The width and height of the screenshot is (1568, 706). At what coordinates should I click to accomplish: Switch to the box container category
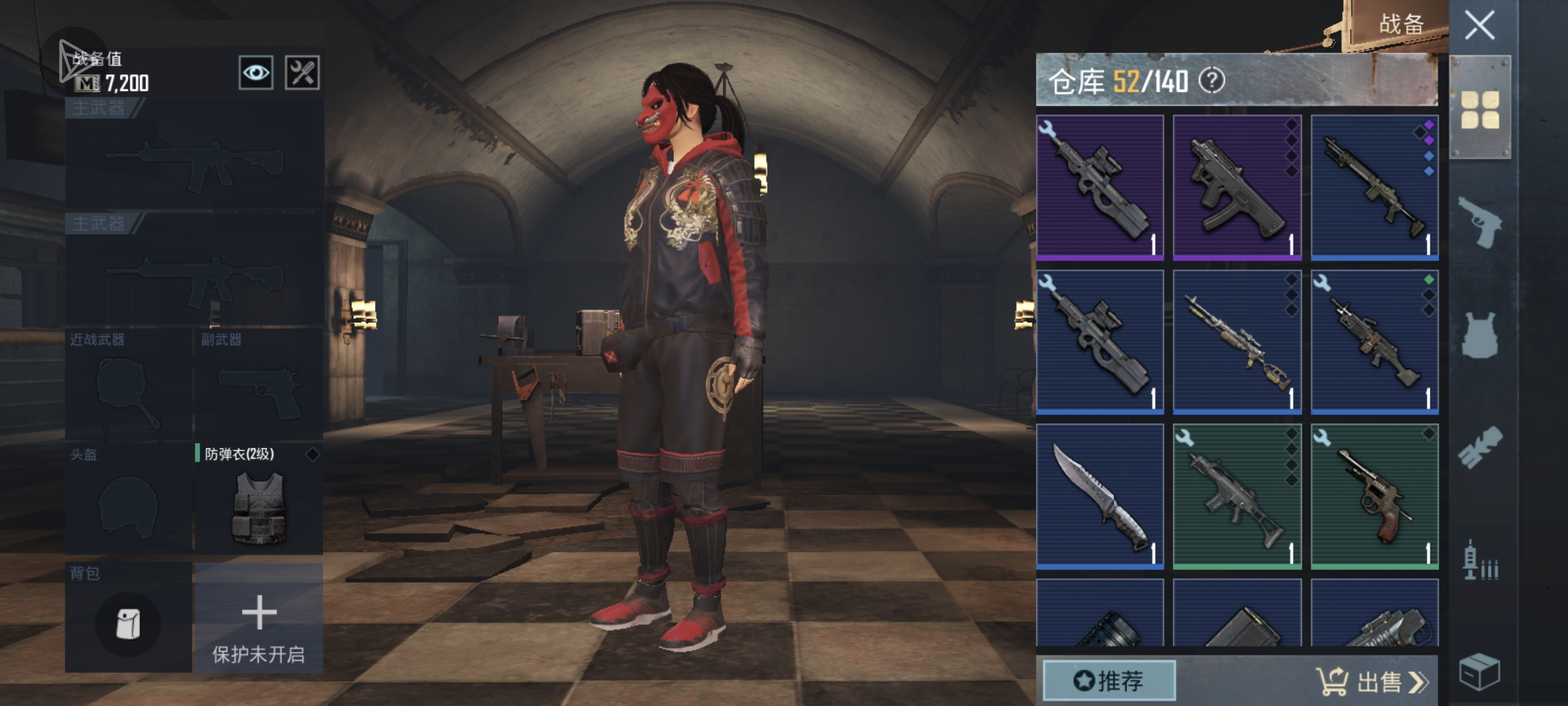[1480, 672]
